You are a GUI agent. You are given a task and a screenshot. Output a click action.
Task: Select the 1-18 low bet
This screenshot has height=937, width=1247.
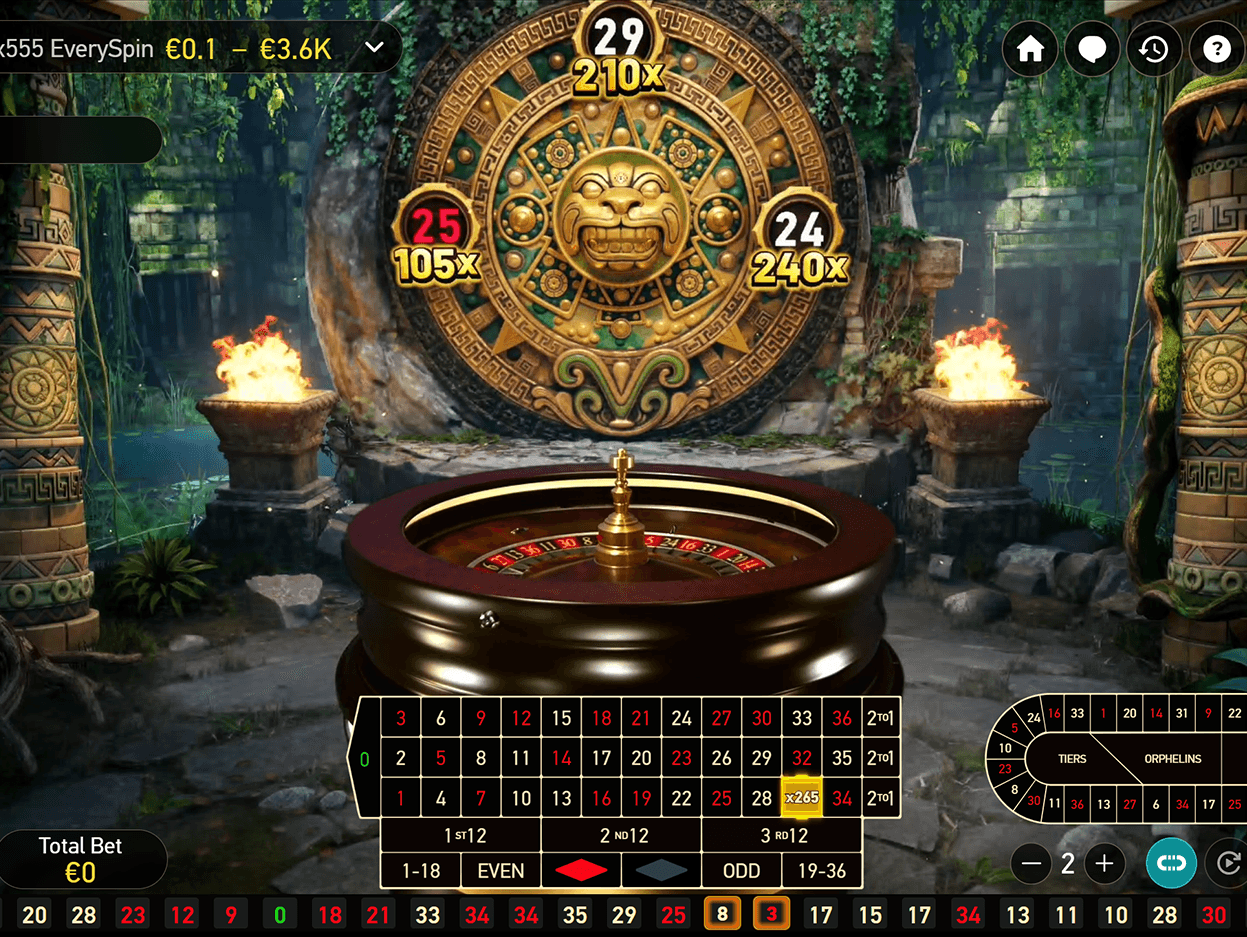[421, 871]
